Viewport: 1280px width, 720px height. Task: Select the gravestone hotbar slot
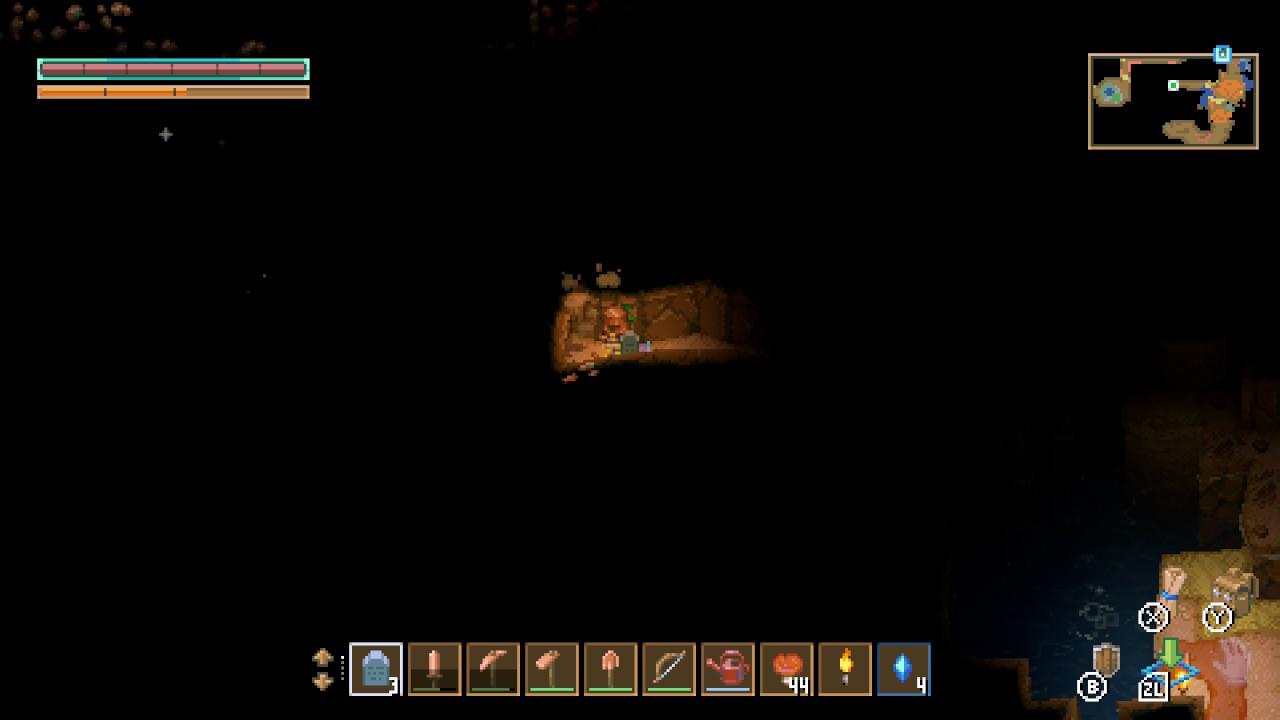pyautogui.click(x=376, y=669)
